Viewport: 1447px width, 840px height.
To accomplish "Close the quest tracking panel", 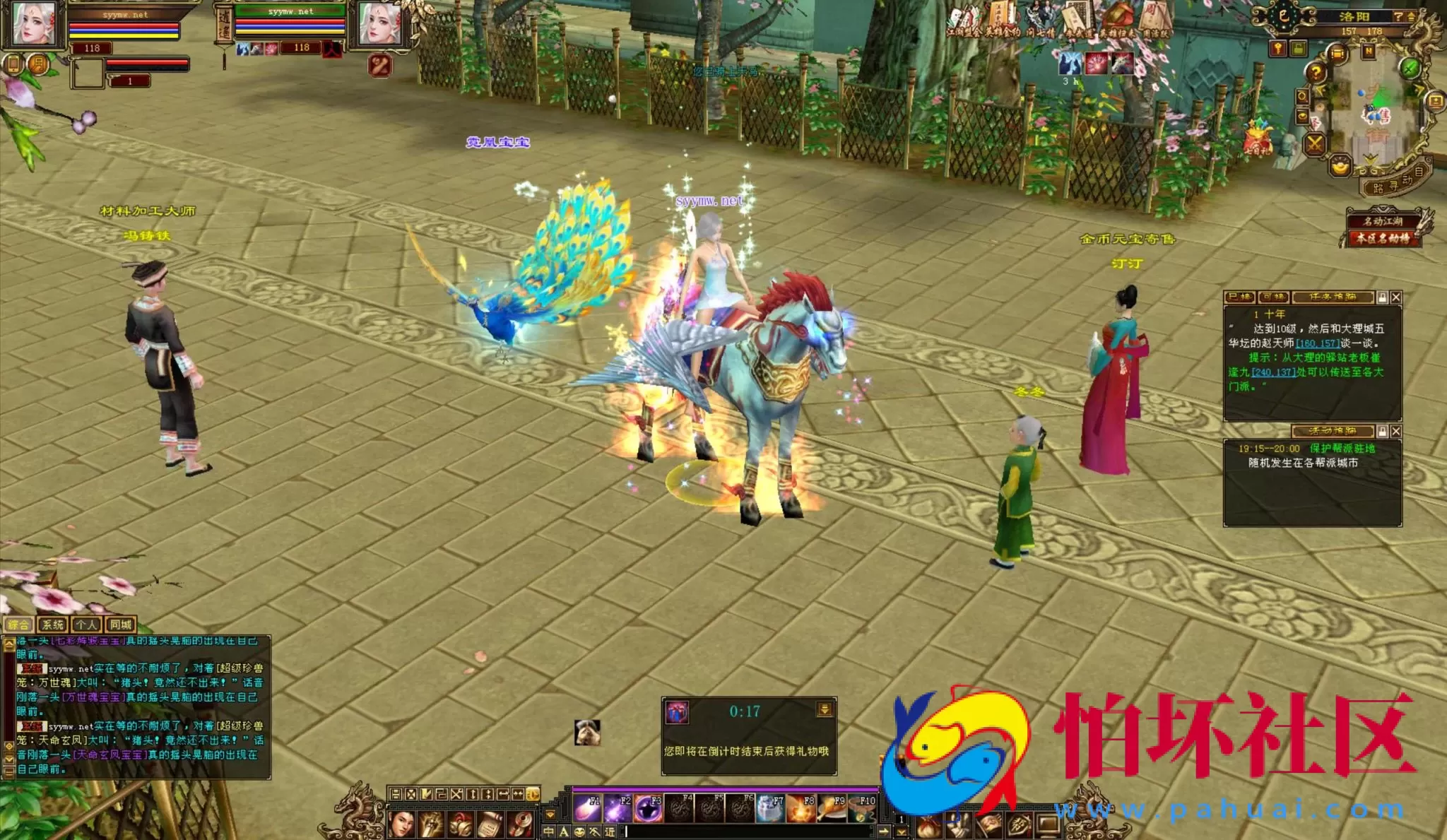I will (x=1395, y=297).
